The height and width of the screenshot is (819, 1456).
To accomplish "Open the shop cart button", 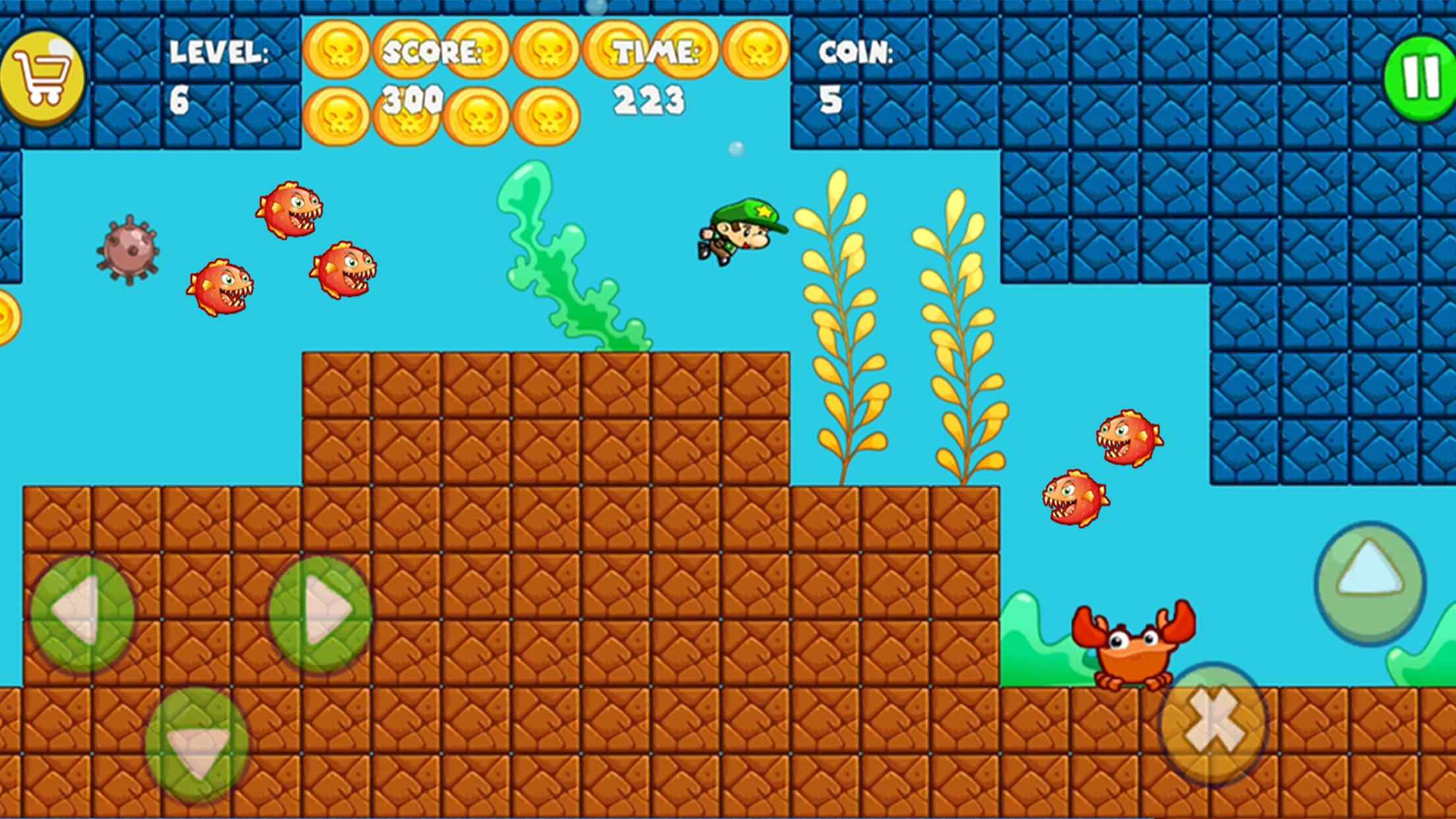I will click(x=42, y=78).
